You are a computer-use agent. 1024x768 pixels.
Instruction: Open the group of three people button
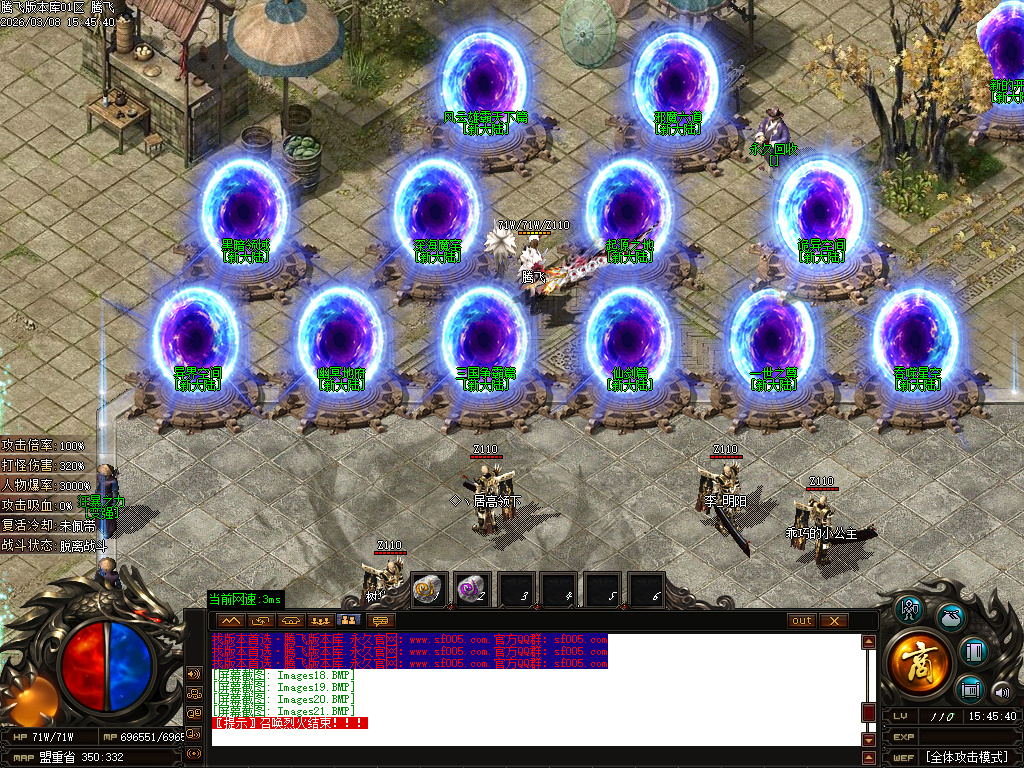pos(321,621)
